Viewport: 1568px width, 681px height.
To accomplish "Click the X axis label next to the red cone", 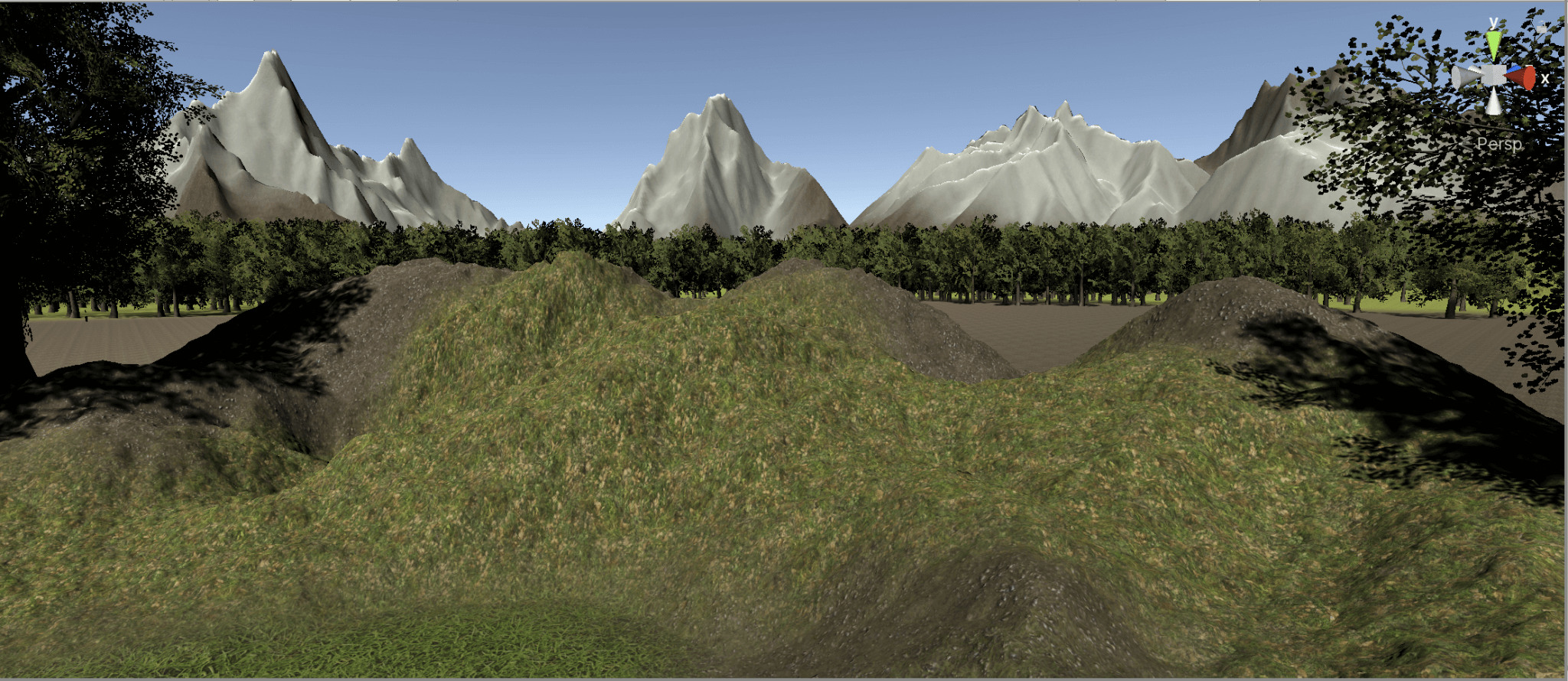I will click(1545, 77).
